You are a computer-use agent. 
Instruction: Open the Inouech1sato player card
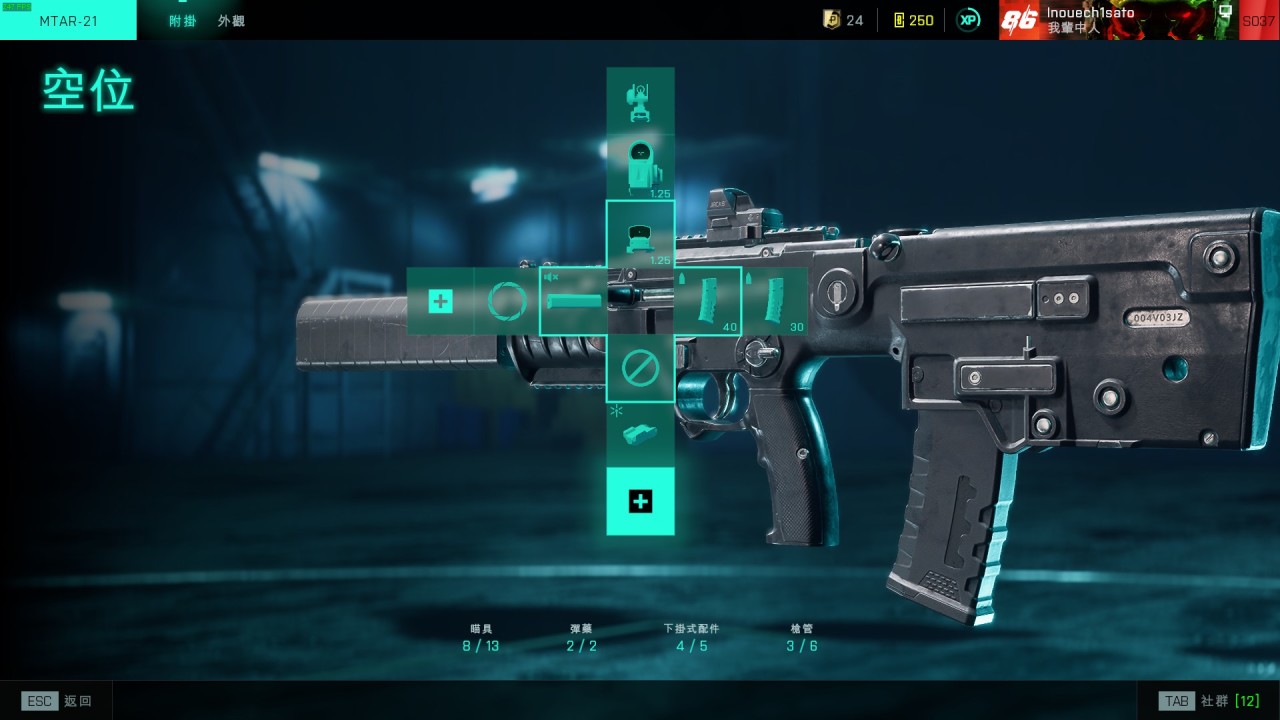pyautogui.click(x=1118, y=20)
